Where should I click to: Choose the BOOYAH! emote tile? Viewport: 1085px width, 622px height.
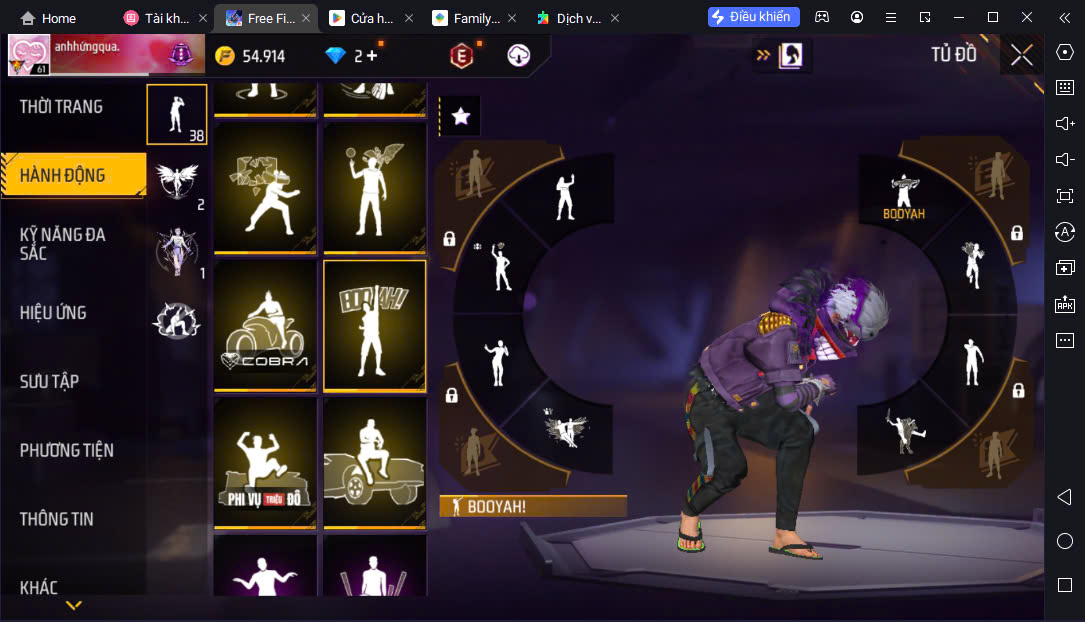[375, 325]
